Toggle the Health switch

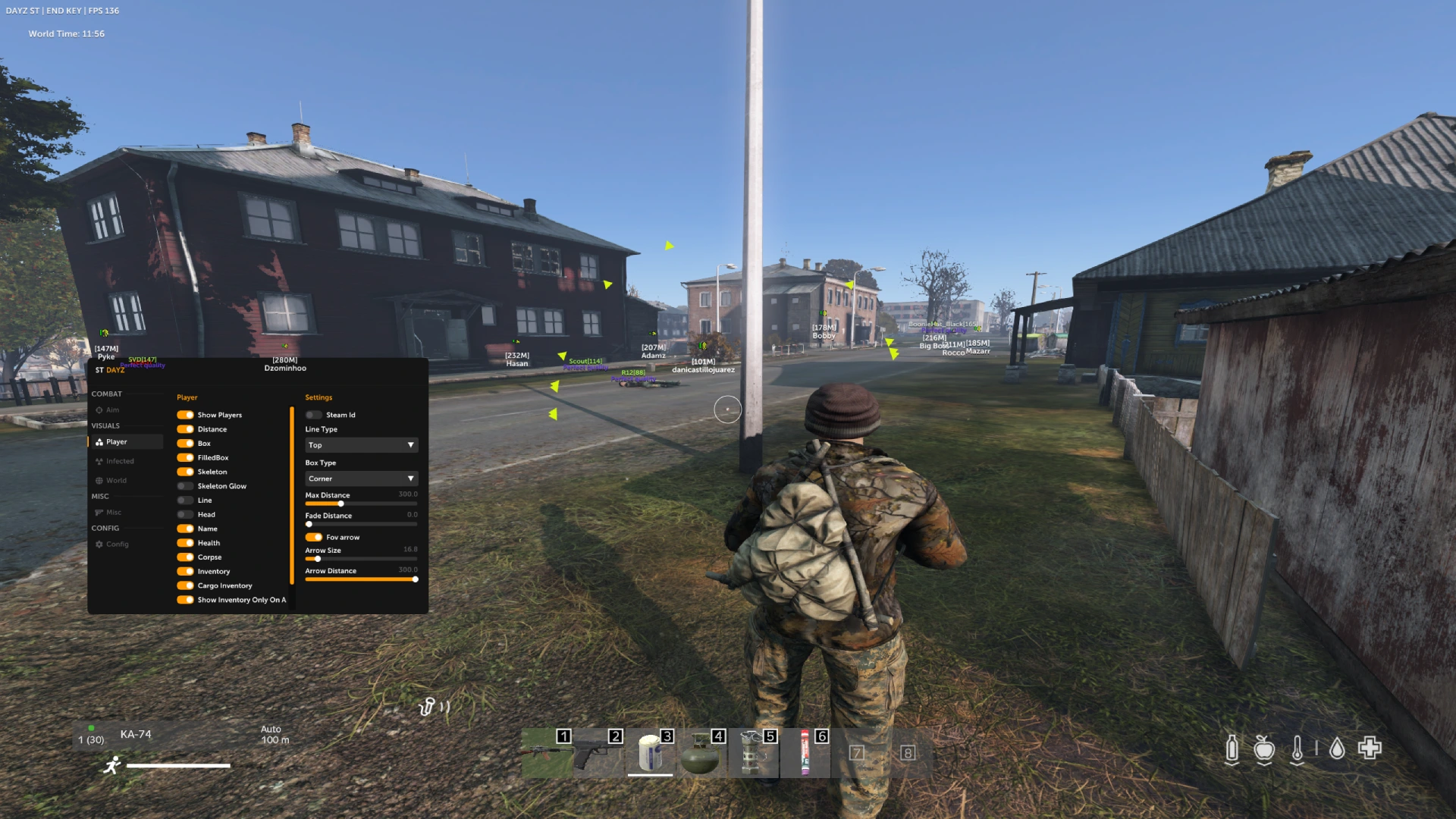pyautogui.click(x=185, y=543)
